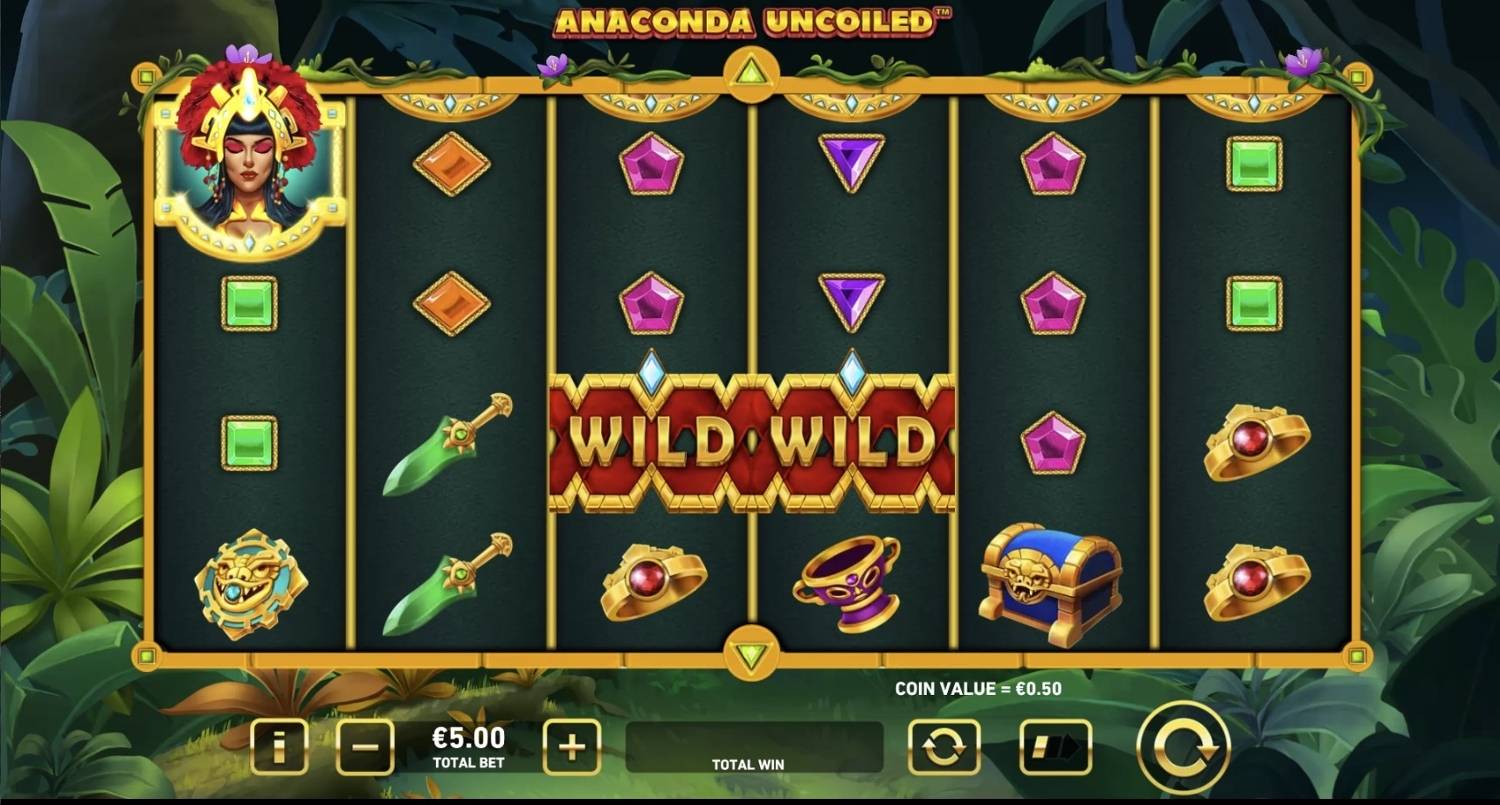Toggle the downward arrow below the reels

pos(750,650)
